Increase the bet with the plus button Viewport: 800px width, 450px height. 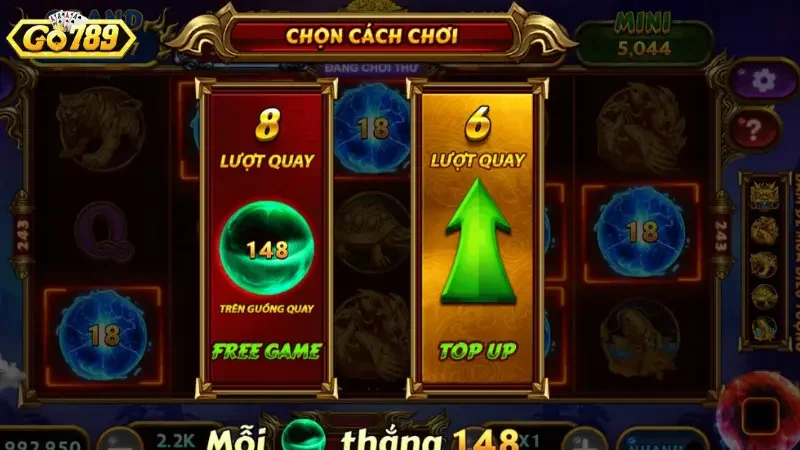click(x=584, y=438)
